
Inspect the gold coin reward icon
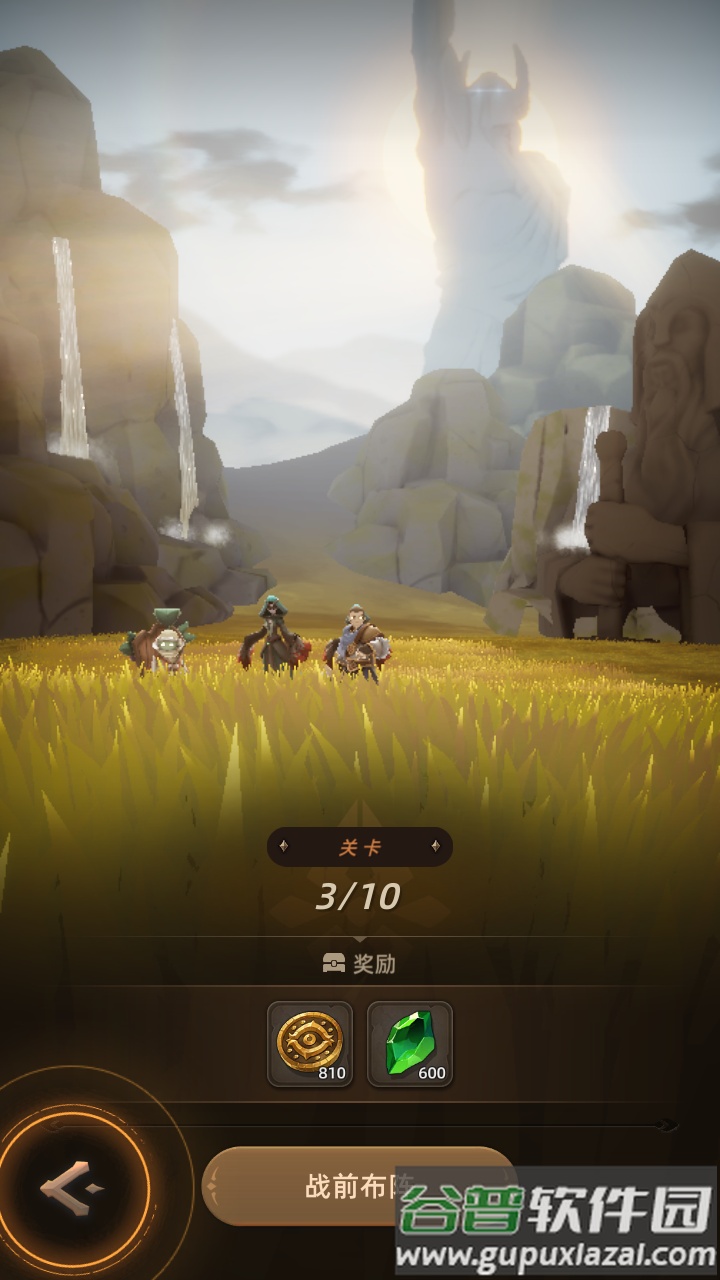310,1043
